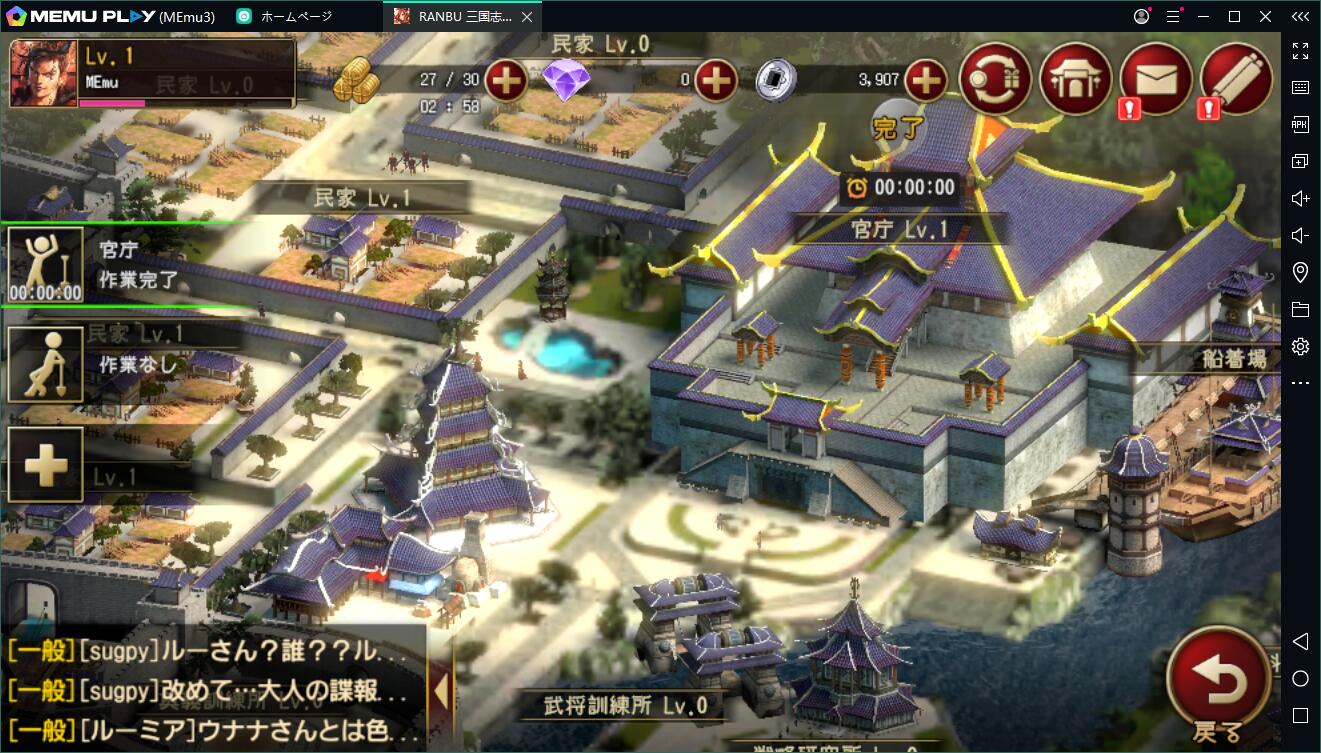Select the 宮庁 作業完了 worker icon
Screen dimensions: 1321x753
(45, 263)
